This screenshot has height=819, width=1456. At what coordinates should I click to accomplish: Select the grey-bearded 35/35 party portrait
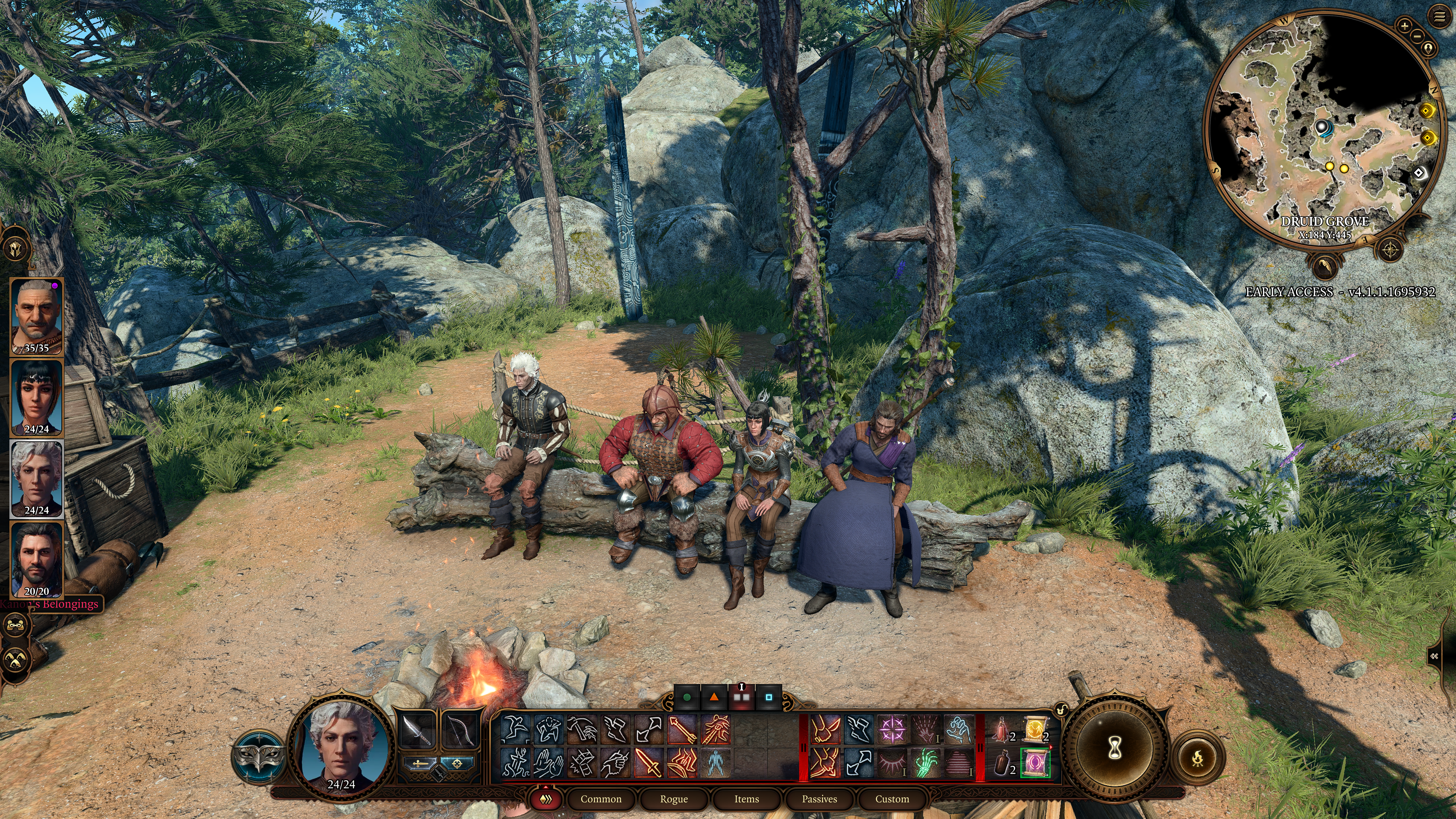click(x=37, y=316)
